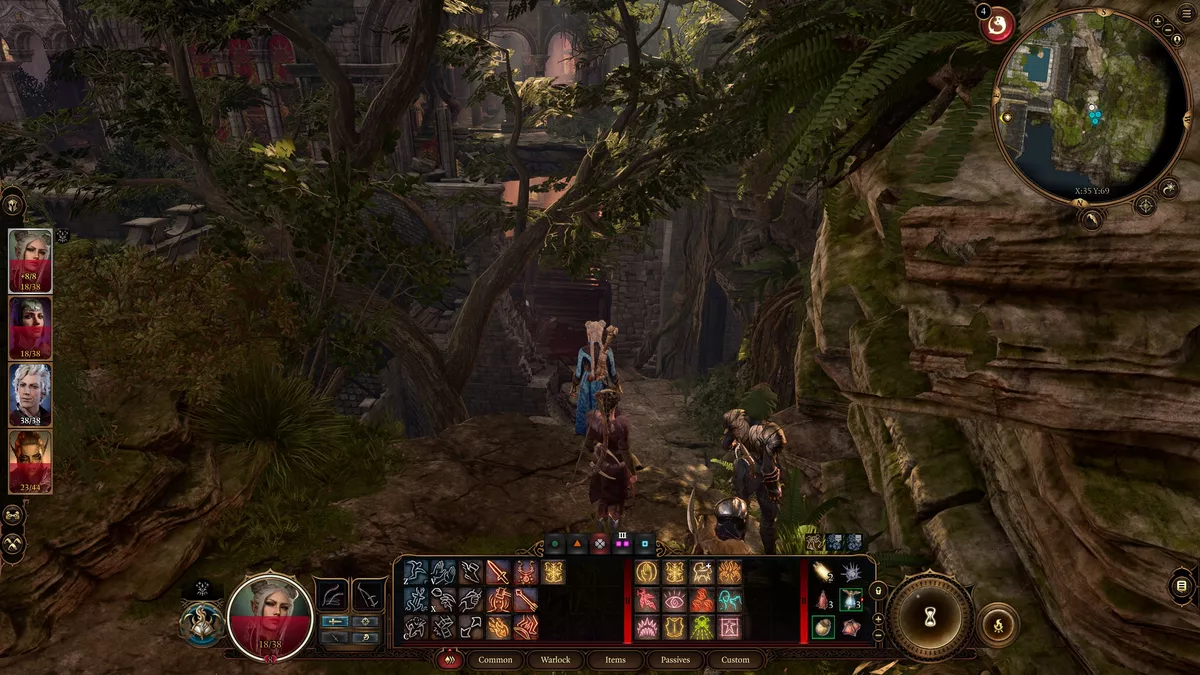Select the red-skinned party member with 23/44 HP

coord(30,461)
